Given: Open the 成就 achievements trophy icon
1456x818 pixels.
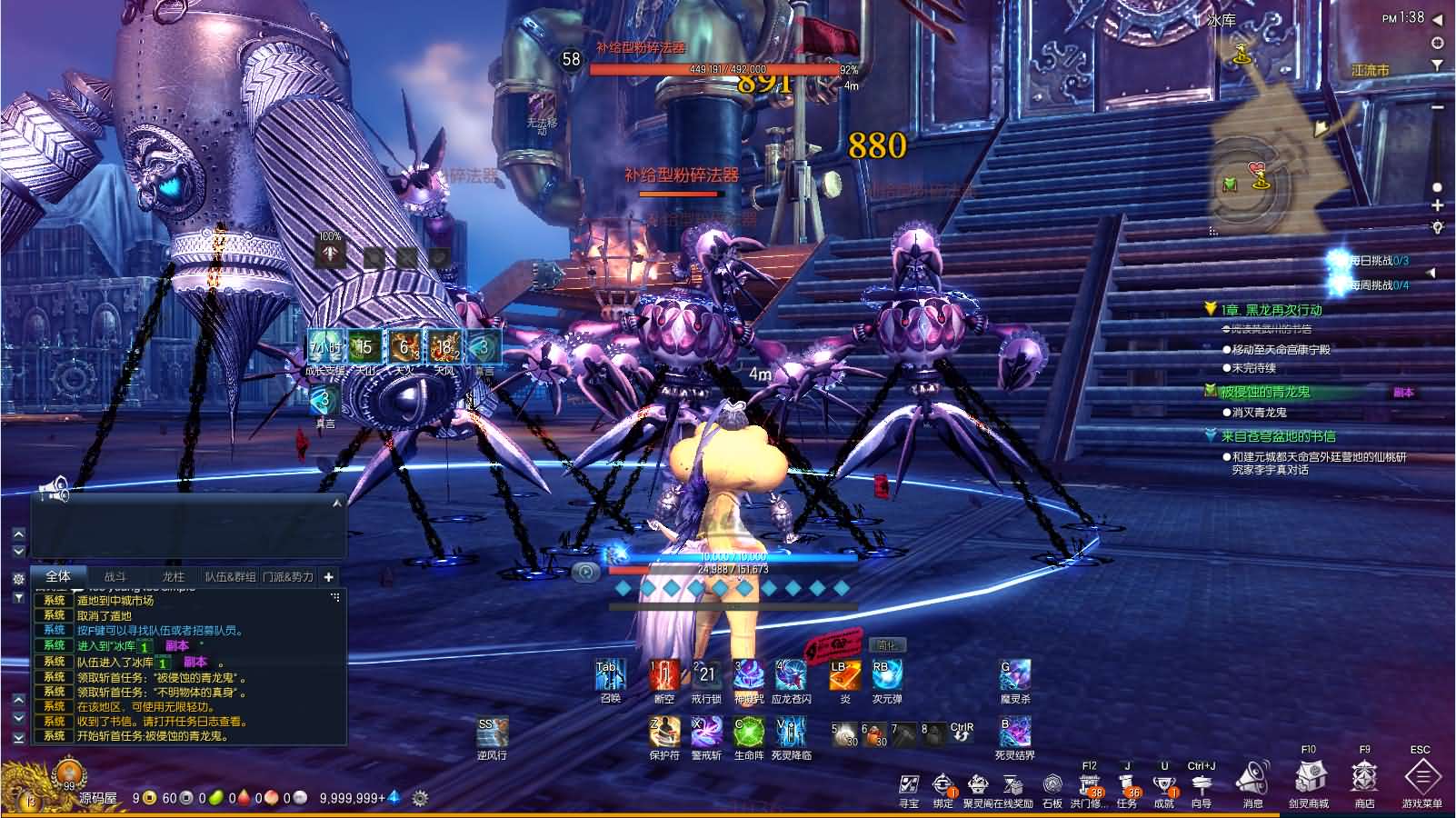Looking at the screenshot, I should tap(1165, 783).
